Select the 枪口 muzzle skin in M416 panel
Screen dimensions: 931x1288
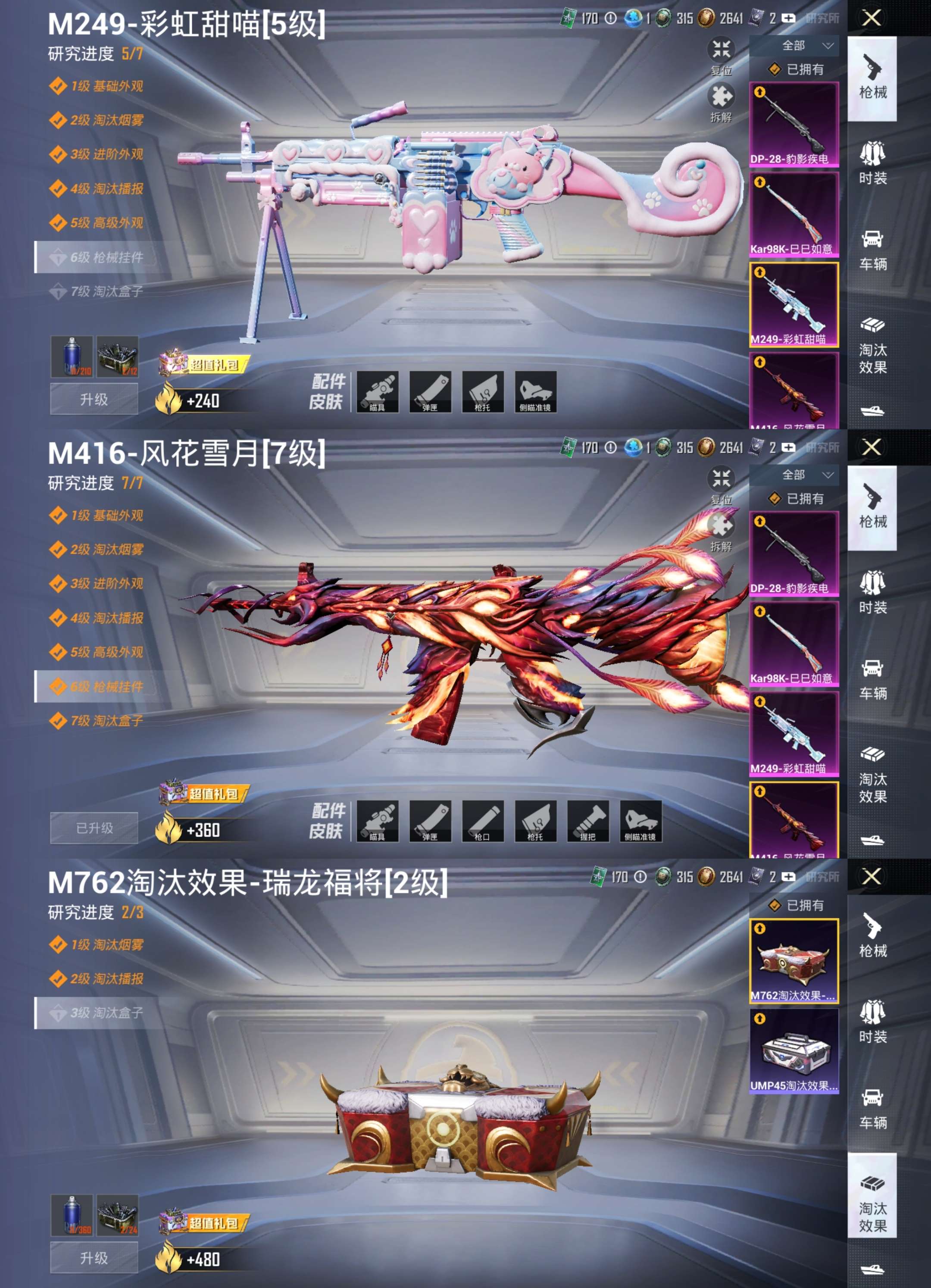click(483, 822)
